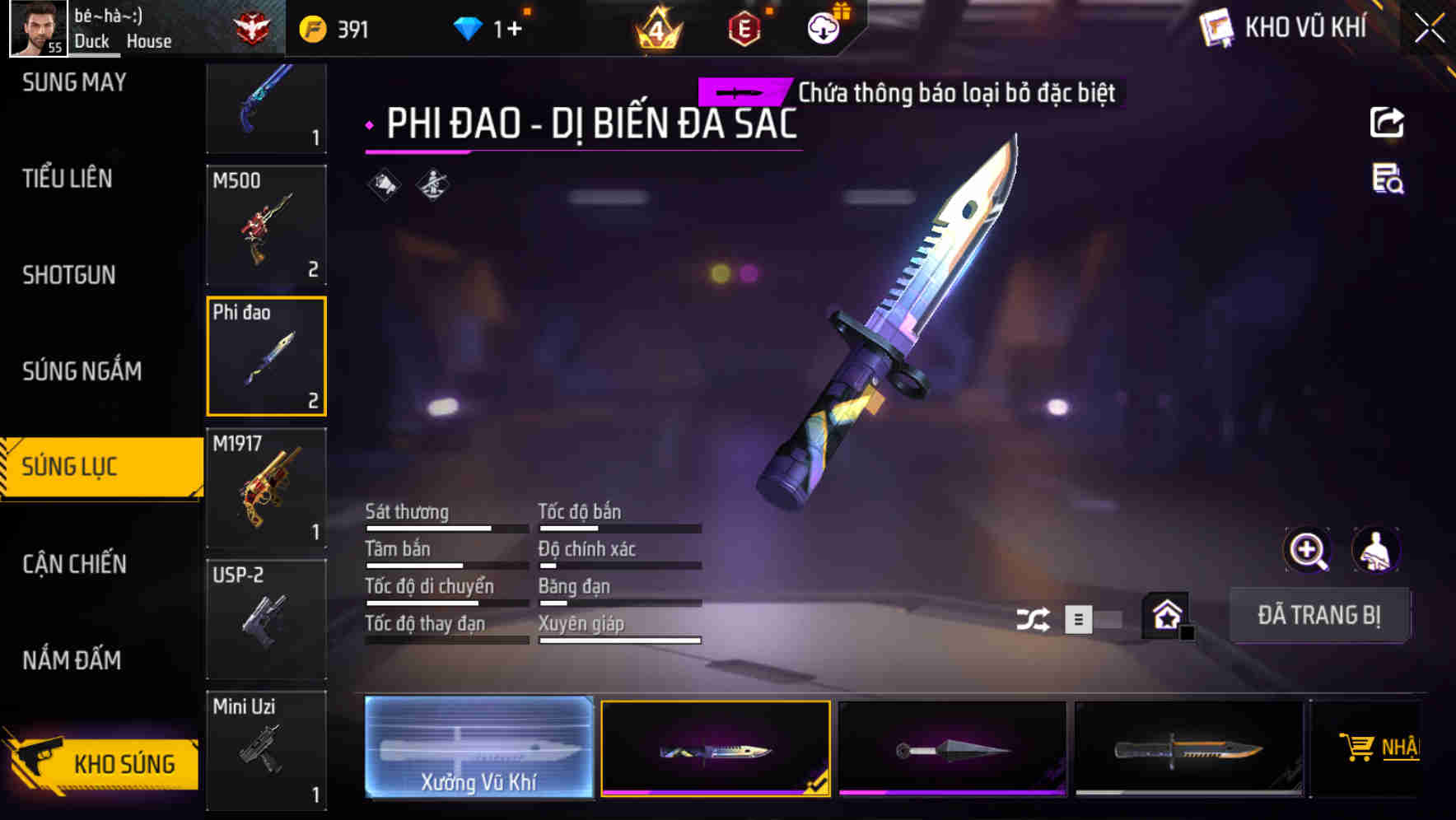This screenshot has width=1456, height=820.
Task: Click the yellow shopping cart purchase icon
Action: (x=1356, y=748)
